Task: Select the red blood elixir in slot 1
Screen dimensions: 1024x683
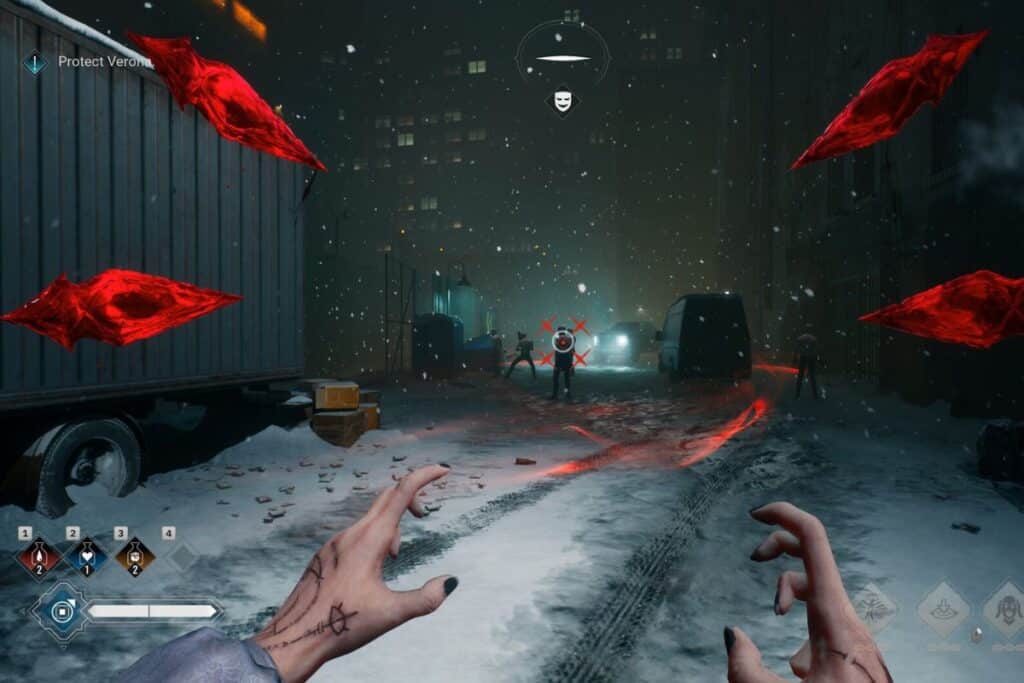Action: coord(38,557)
